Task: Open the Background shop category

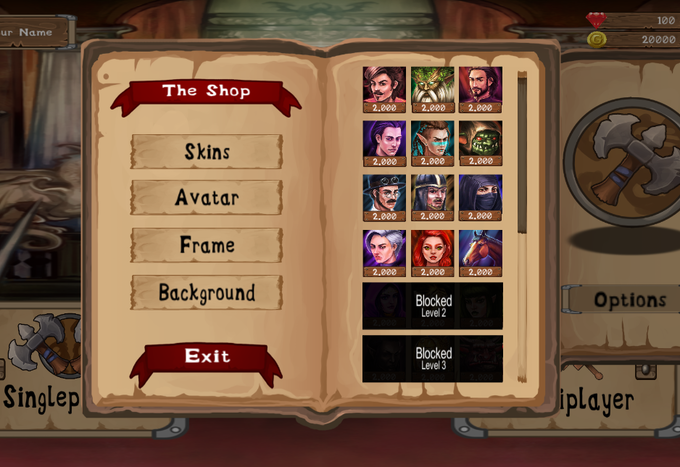Action: tap(207, 293)
